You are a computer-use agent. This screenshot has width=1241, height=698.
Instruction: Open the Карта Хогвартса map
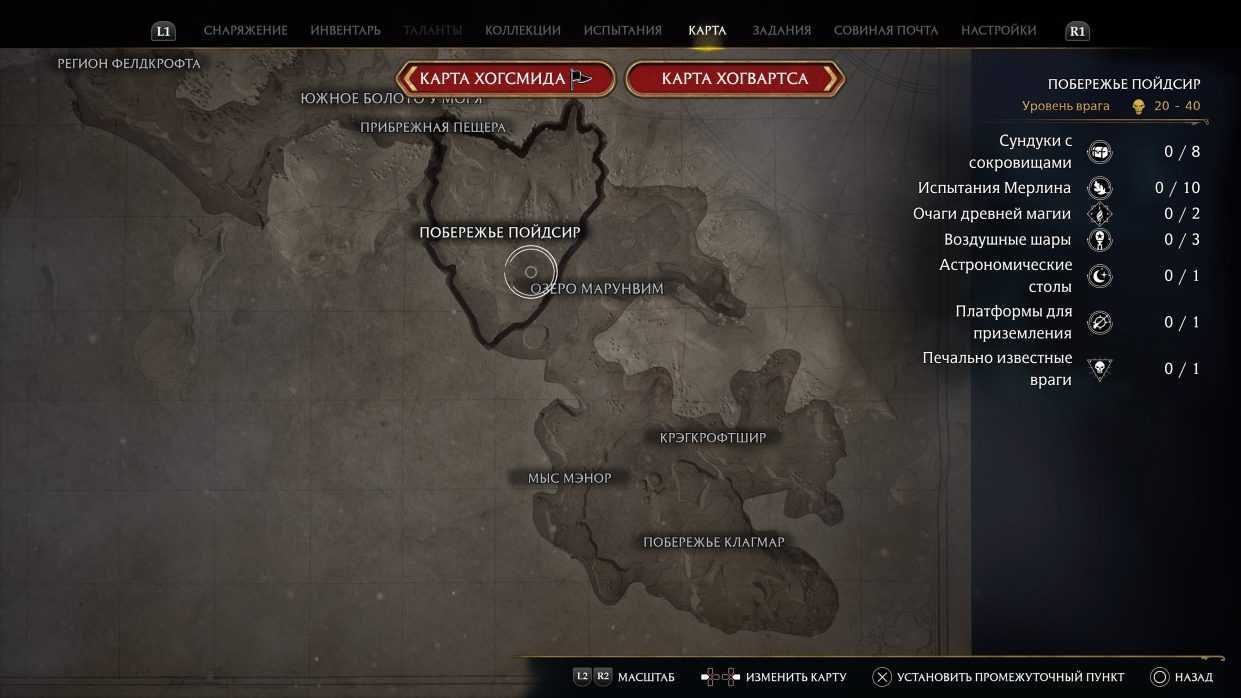(735, 79)
